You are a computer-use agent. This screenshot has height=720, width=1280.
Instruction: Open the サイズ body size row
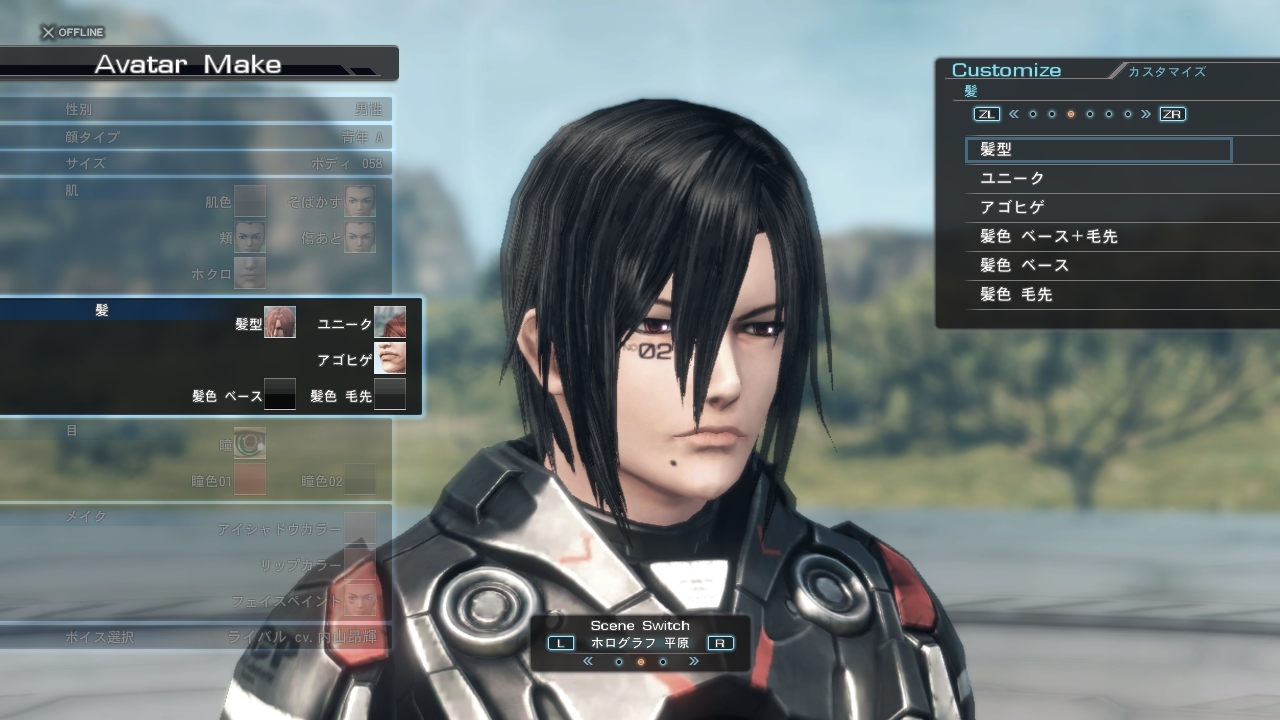pos(196,163)
